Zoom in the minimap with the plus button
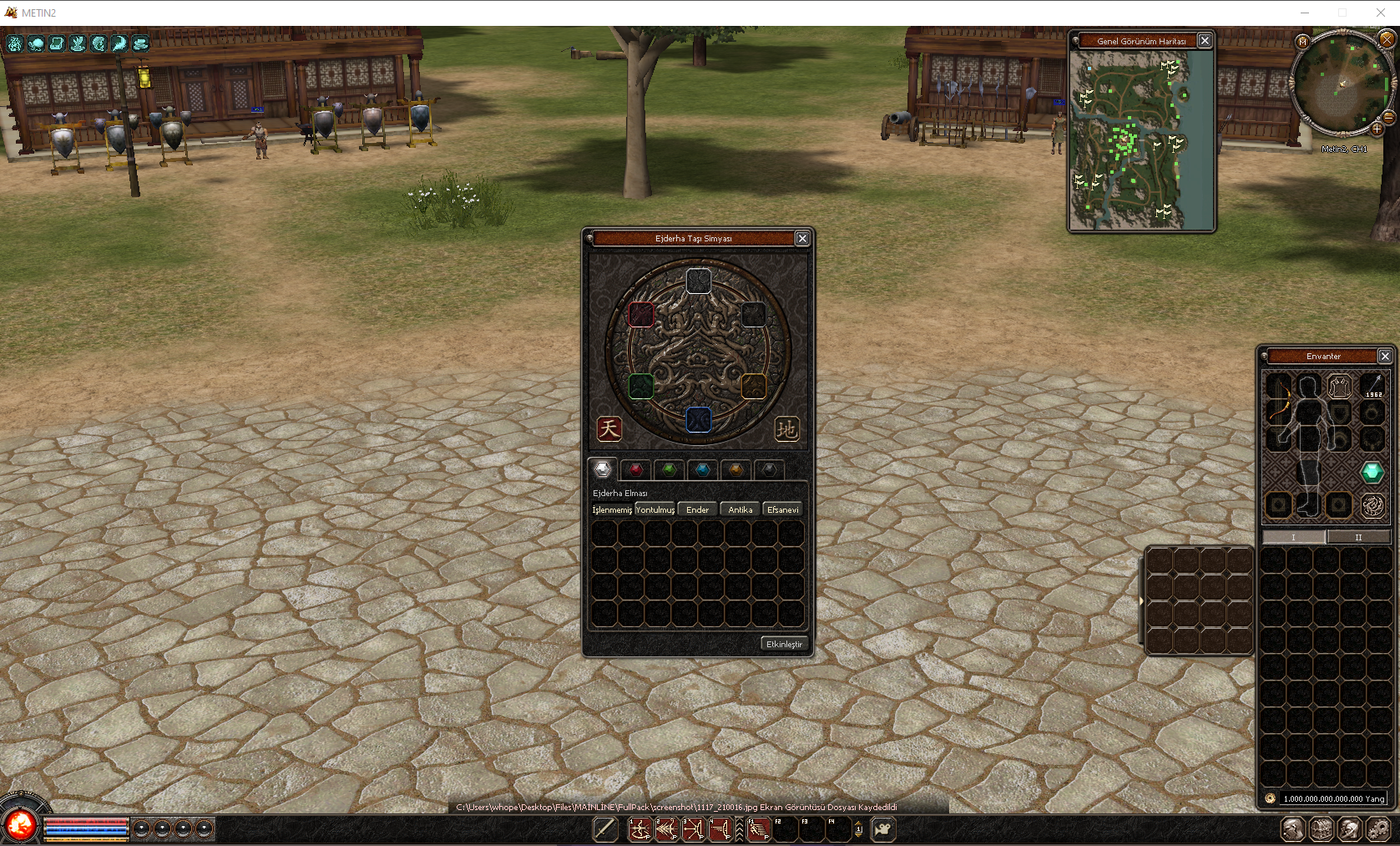The image size is (1400, 846). [1377, 129]
